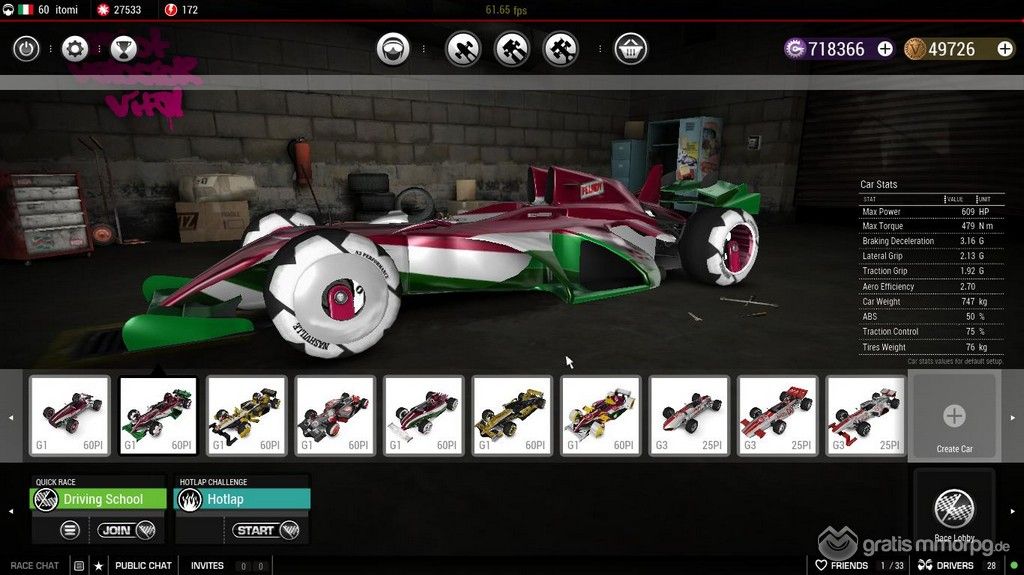The width and height of the screenshot is (1024, 575).
Task: Open the Public Chat tab
Action: 143,566
